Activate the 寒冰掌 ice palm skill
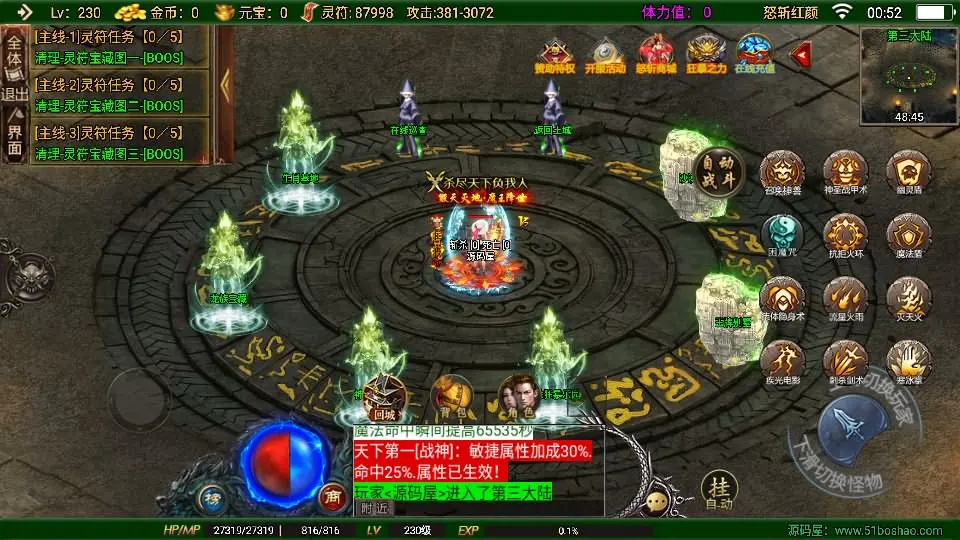 909,362
